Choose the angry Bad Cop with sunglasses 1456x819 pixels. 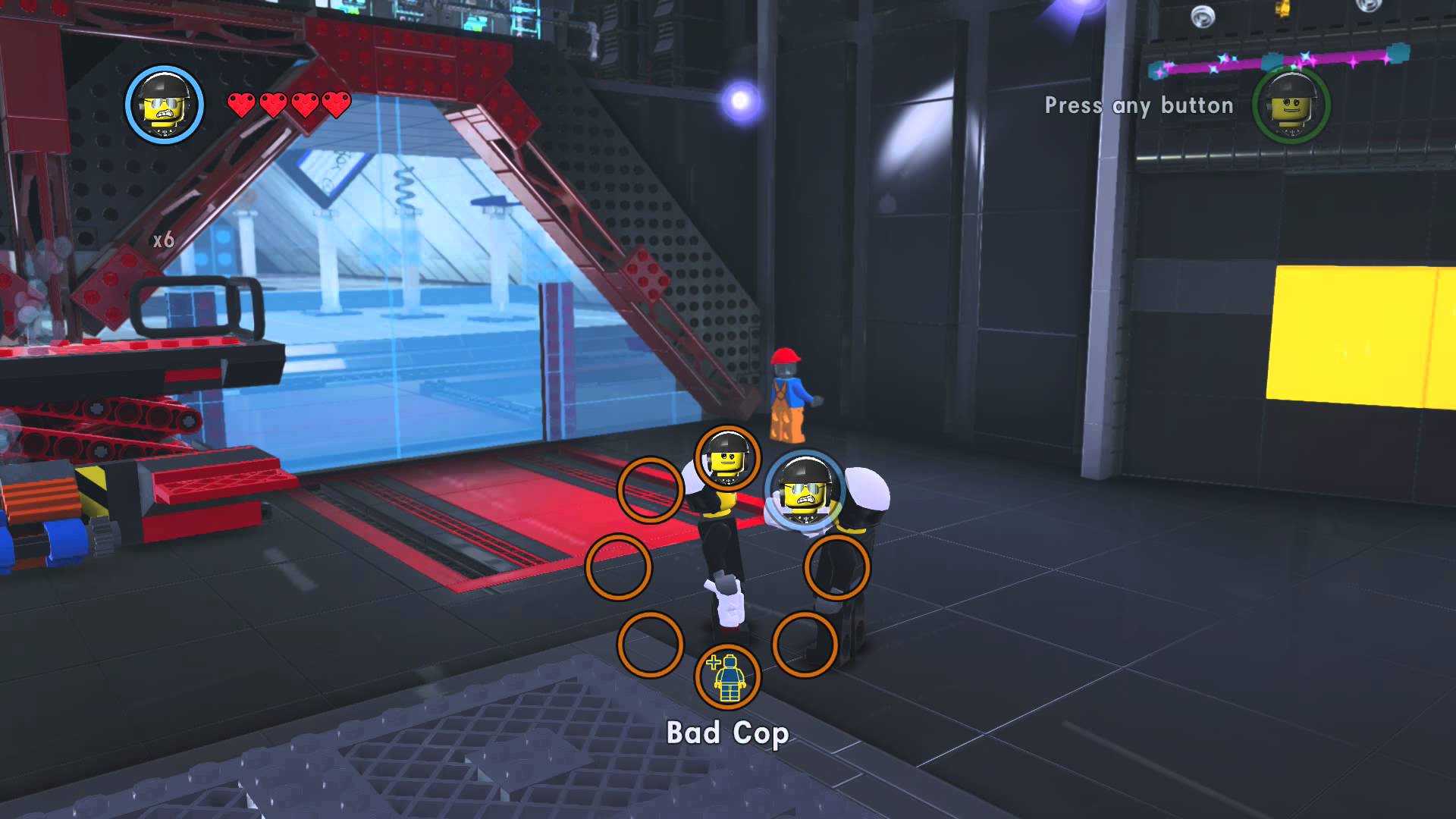805,490
